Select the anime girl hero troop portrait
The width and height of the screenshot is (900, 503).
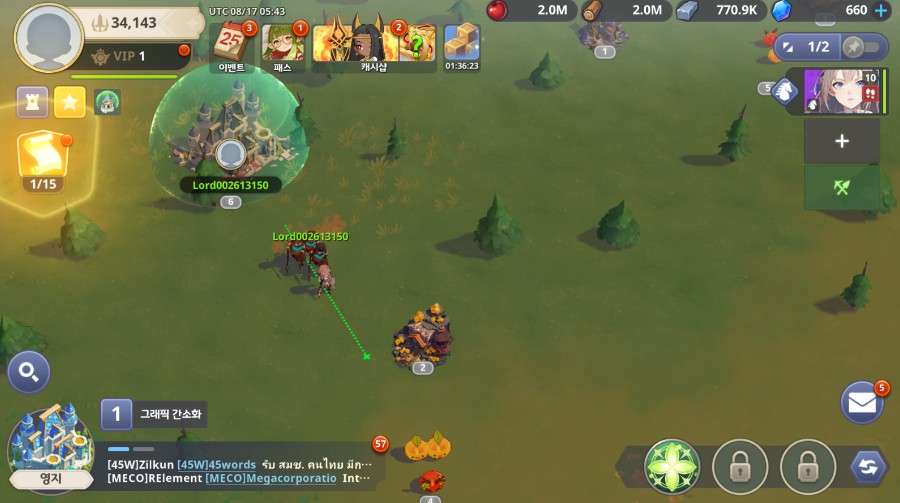click(841, 92)
